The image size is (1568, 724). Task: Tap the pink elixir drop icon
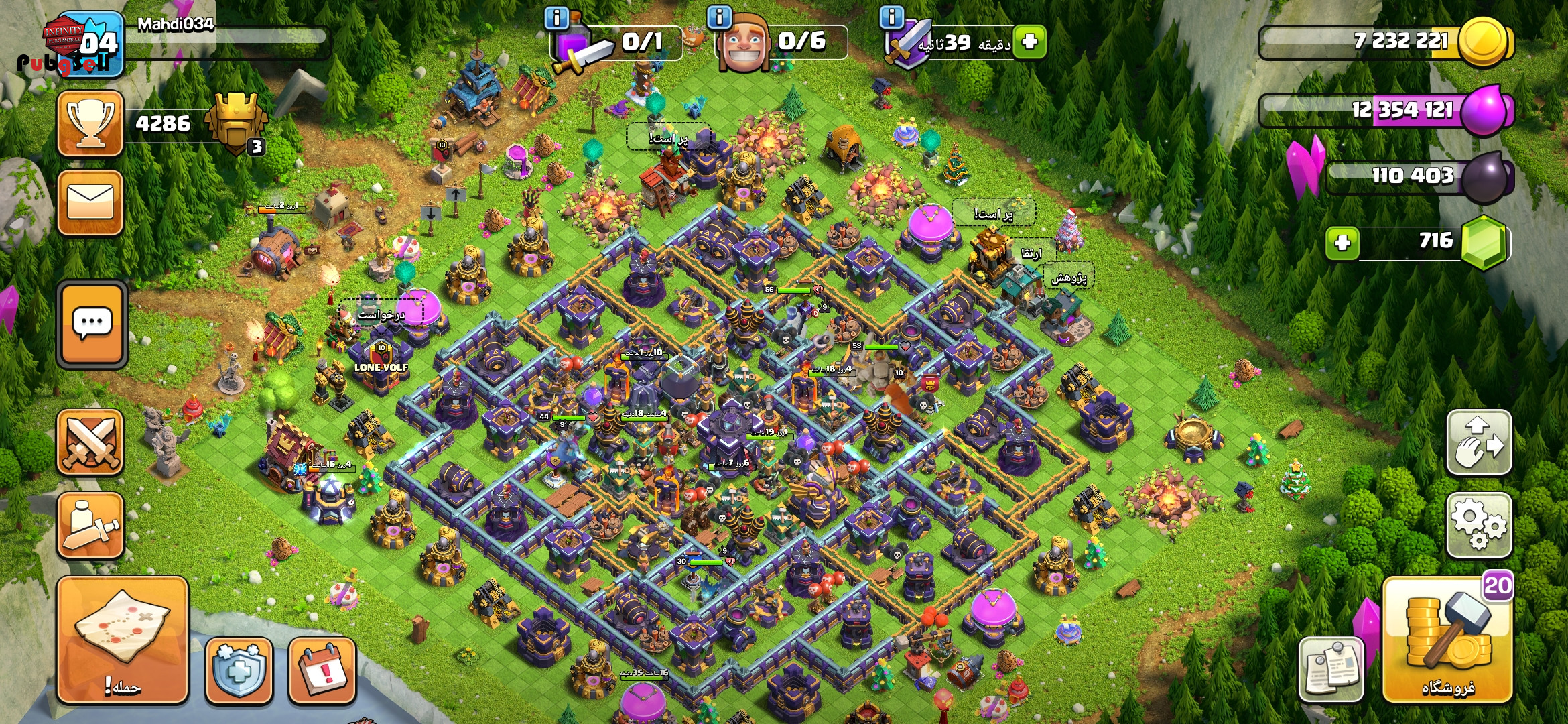1484,111
